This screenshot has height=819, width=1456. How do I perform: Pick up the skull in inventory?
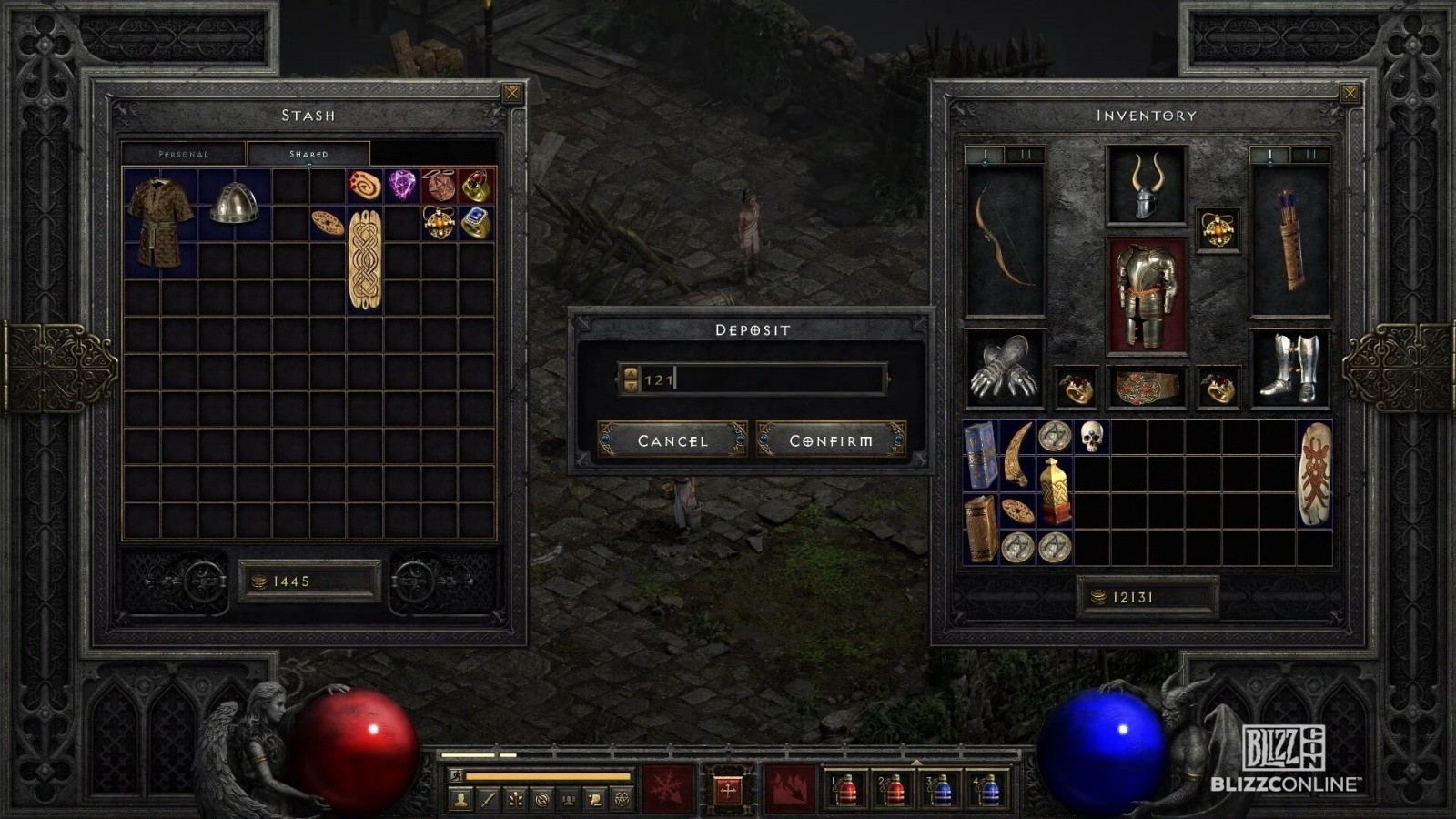[1091, 437]
